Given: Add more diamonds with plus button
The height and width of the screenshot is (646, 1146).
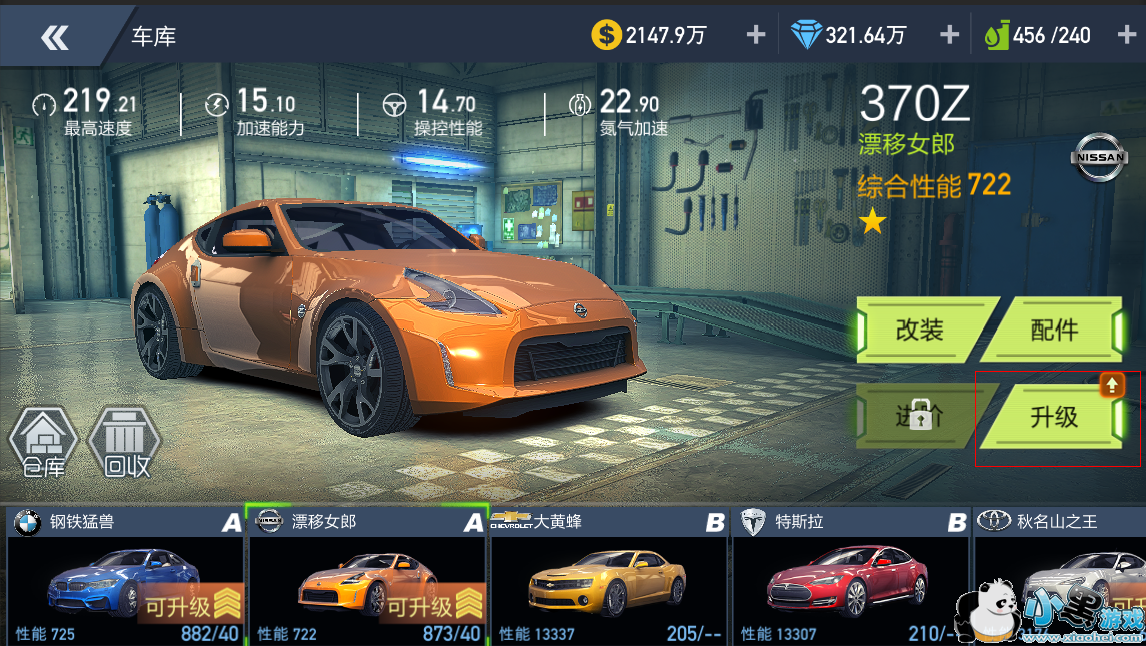Looking at the screenshot, I should click(949, 35).
